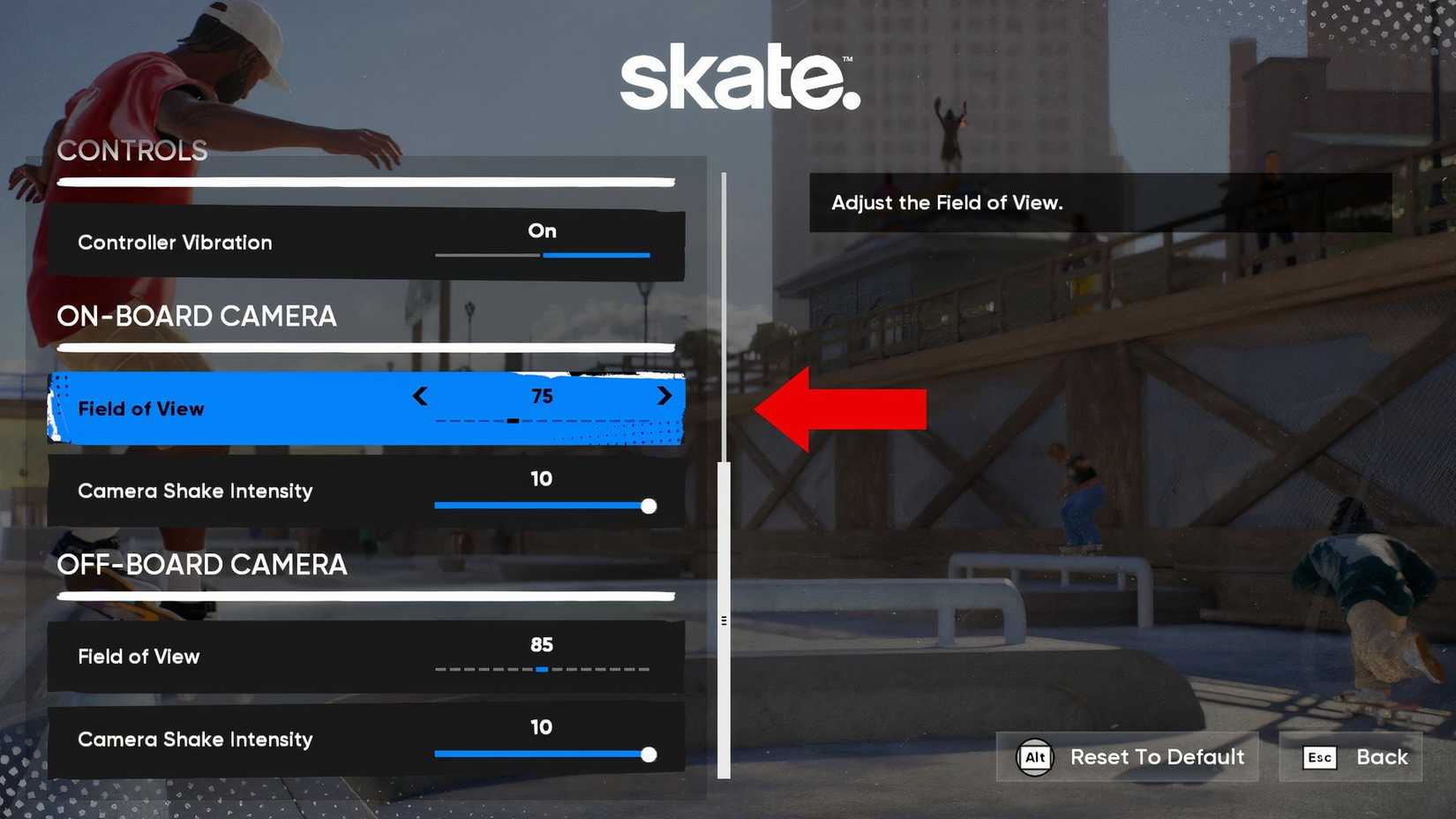Select the ON-BOARD CAMERA section header
The height and width of the screenshot is (819, 1456).
click(196, 317)
